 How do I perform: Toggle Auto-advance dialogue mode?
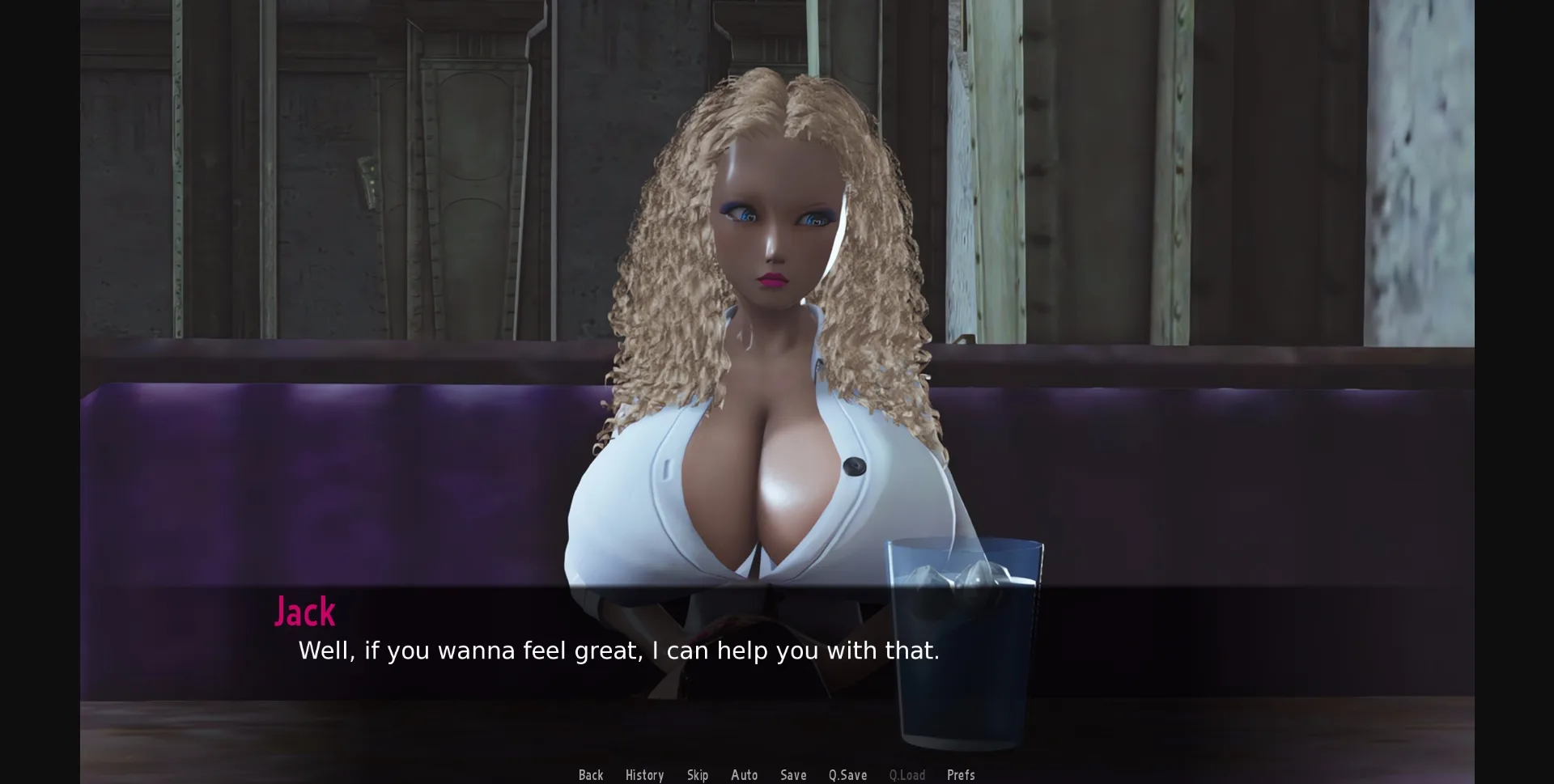(x=745, y=774)
